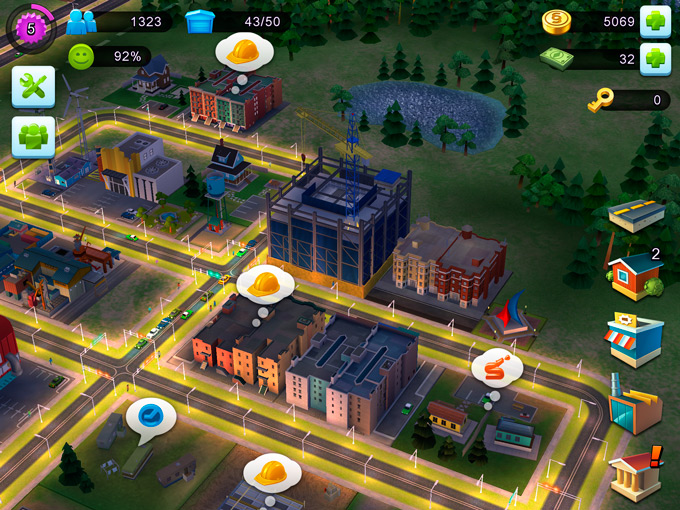Buy SimCash with the plus beside 32
Viewport: 680px width, 510px height.
tap(655, 57)
